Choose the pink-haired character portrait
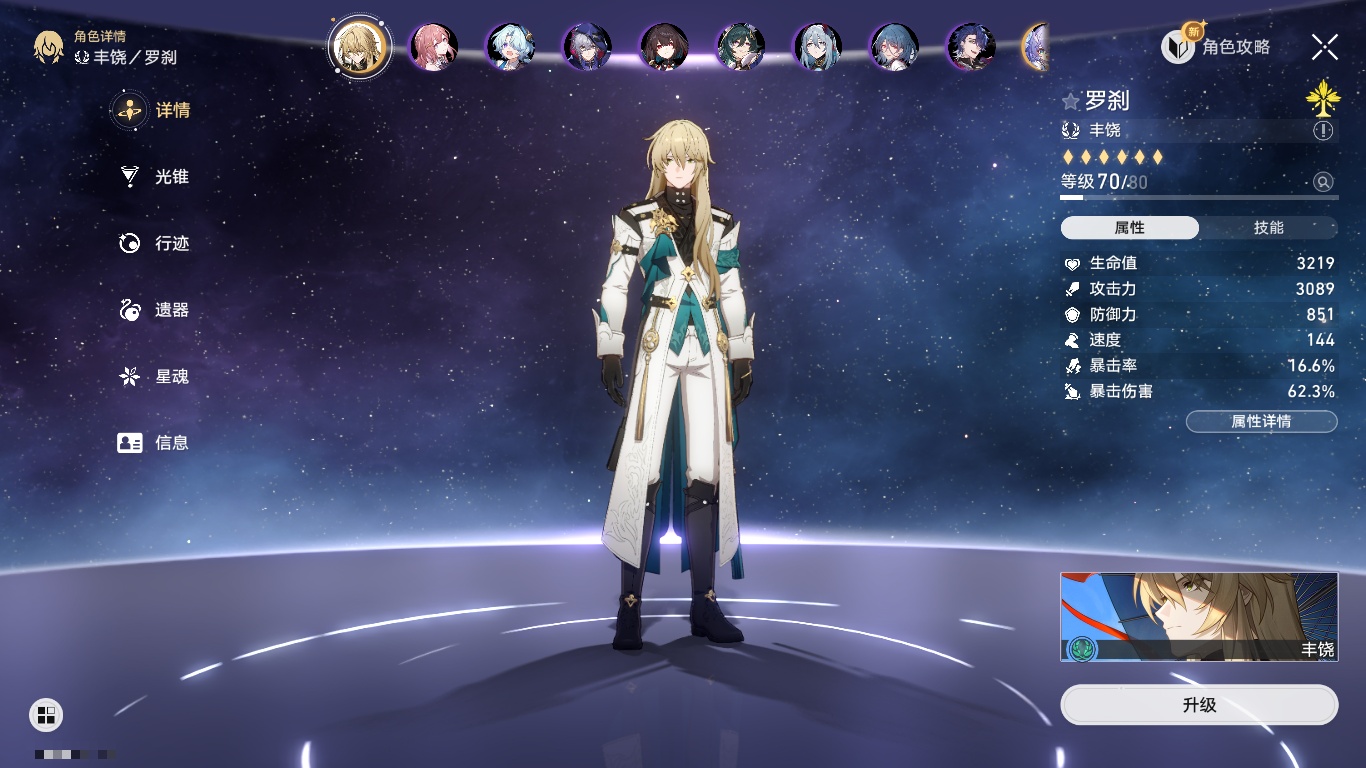Screen dimensions: 1366x768 click(433, 47)
